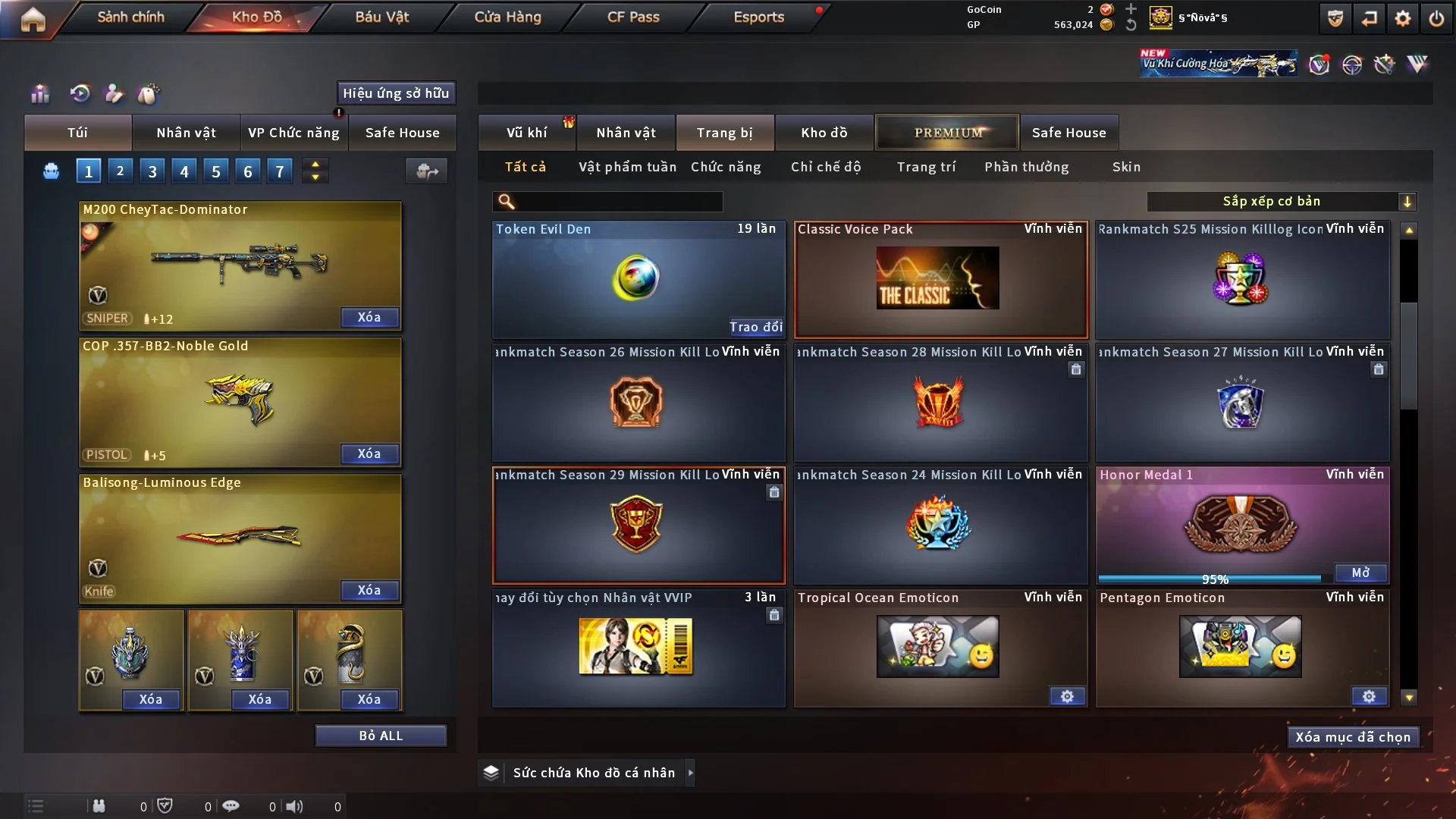Go to the Sảnh chính lobby
This screenshot has width=1456, height=819.
tap(130, 17)
